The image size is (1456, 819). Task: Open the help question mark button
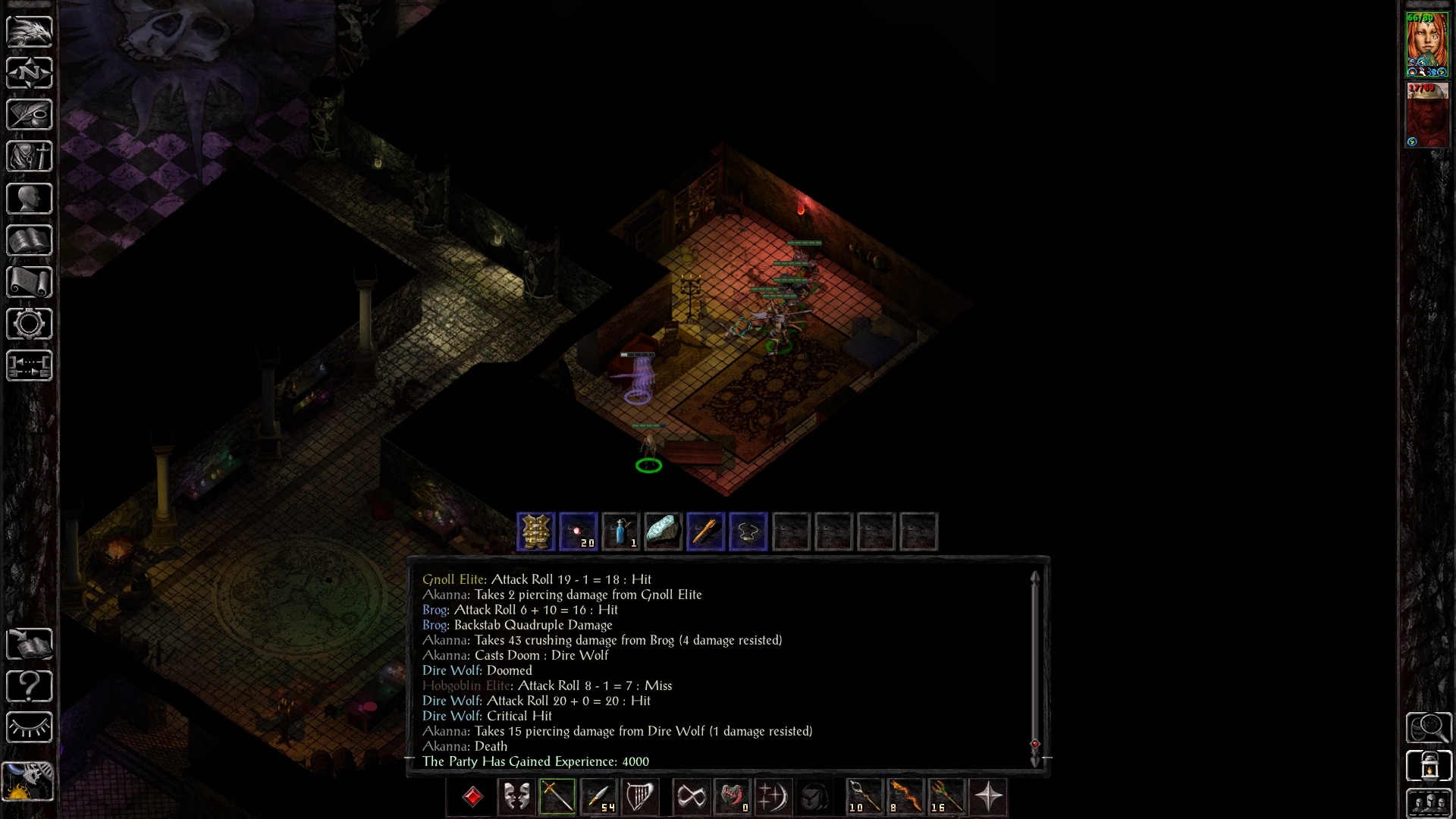tap(30, 686)
